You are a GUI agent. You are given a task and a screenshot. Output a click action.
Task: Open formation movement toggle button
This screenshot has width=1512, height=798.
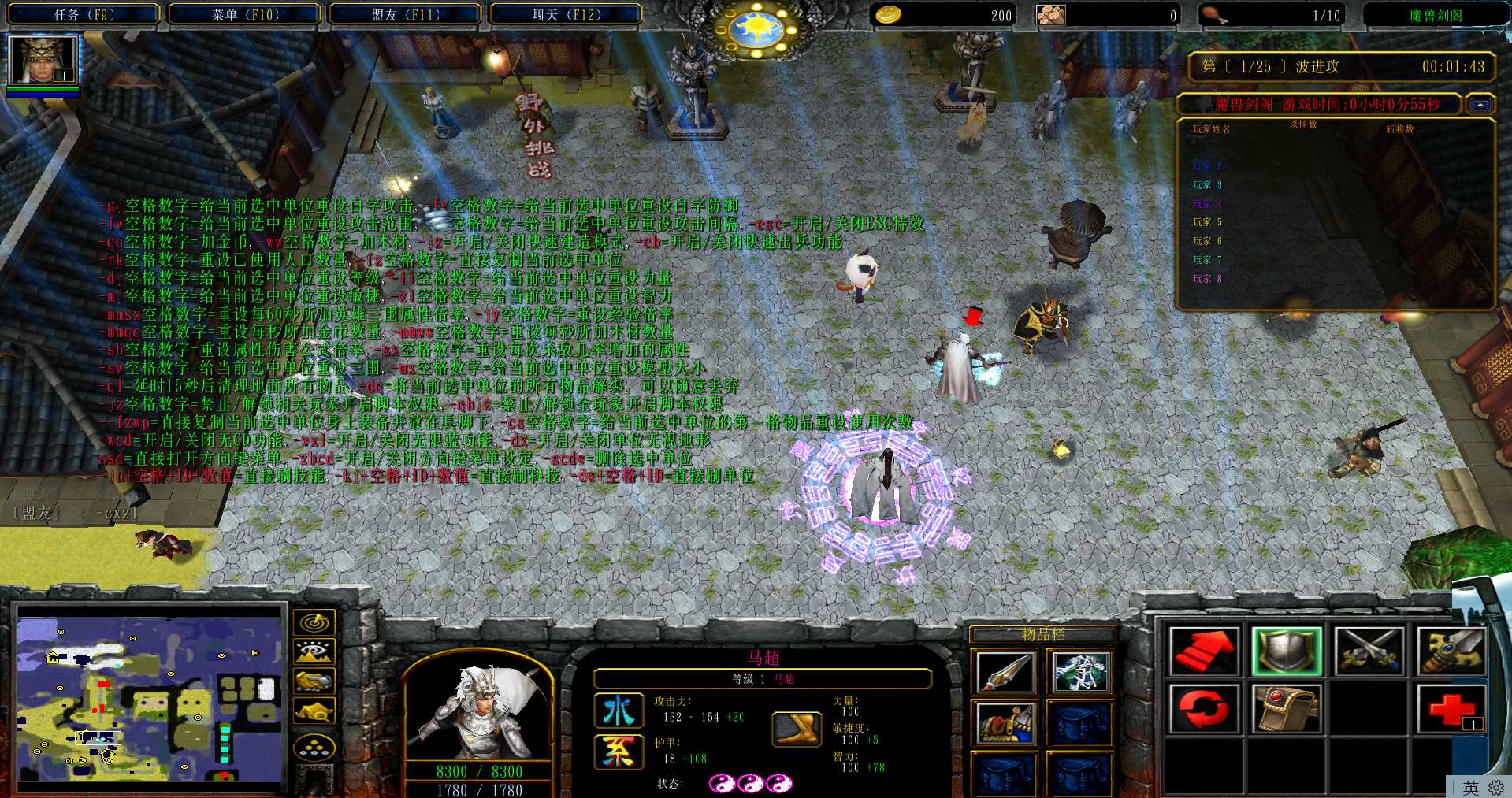tap(314, 747)
